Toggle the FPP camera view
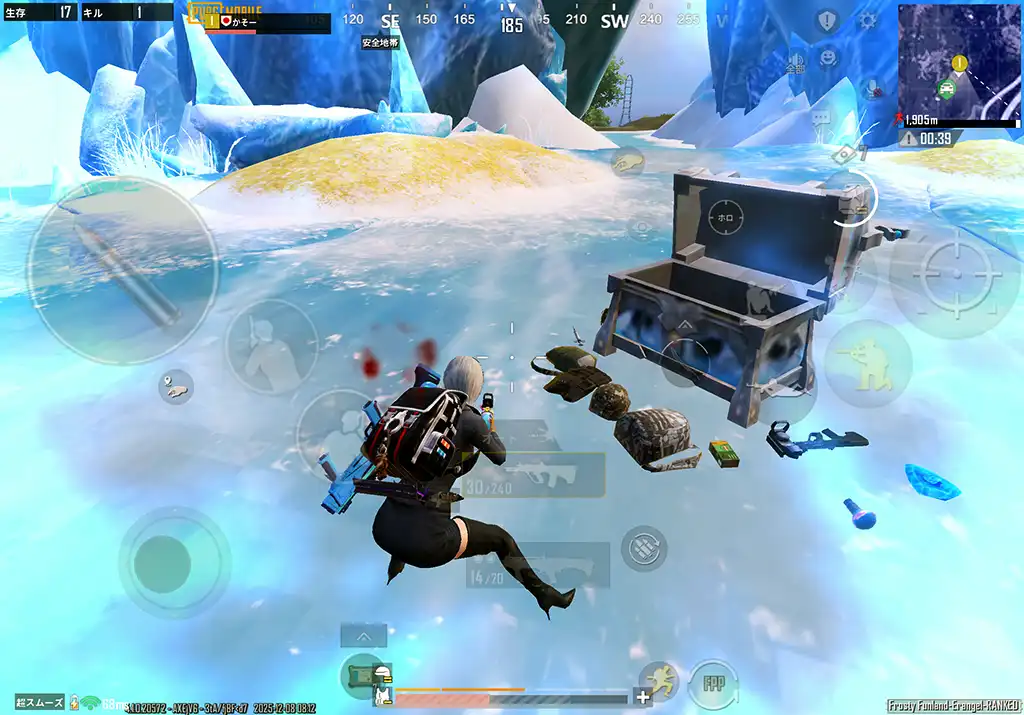Image resolution: width=1024 pixels, height=715 pixels. 712,684
